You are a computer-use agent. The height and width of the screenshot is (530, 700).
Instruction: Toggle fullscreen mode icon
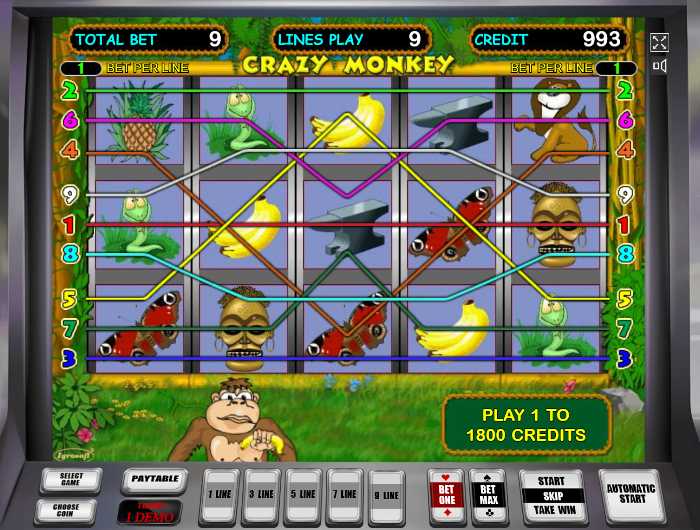click(x=659, y=42)
